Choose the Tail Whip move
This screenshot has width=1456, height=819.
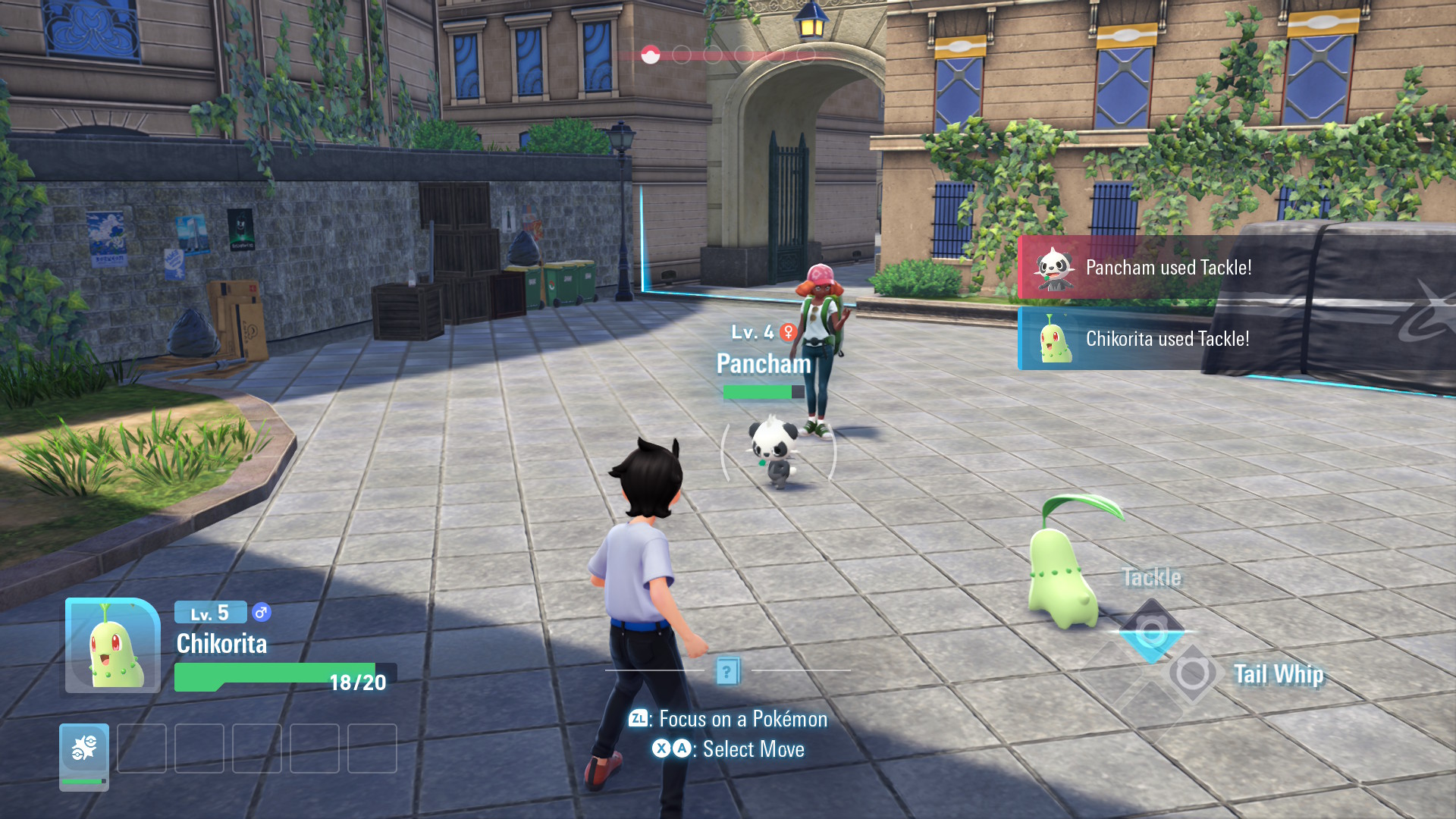pyautogui.click(x=1193, y=673)
